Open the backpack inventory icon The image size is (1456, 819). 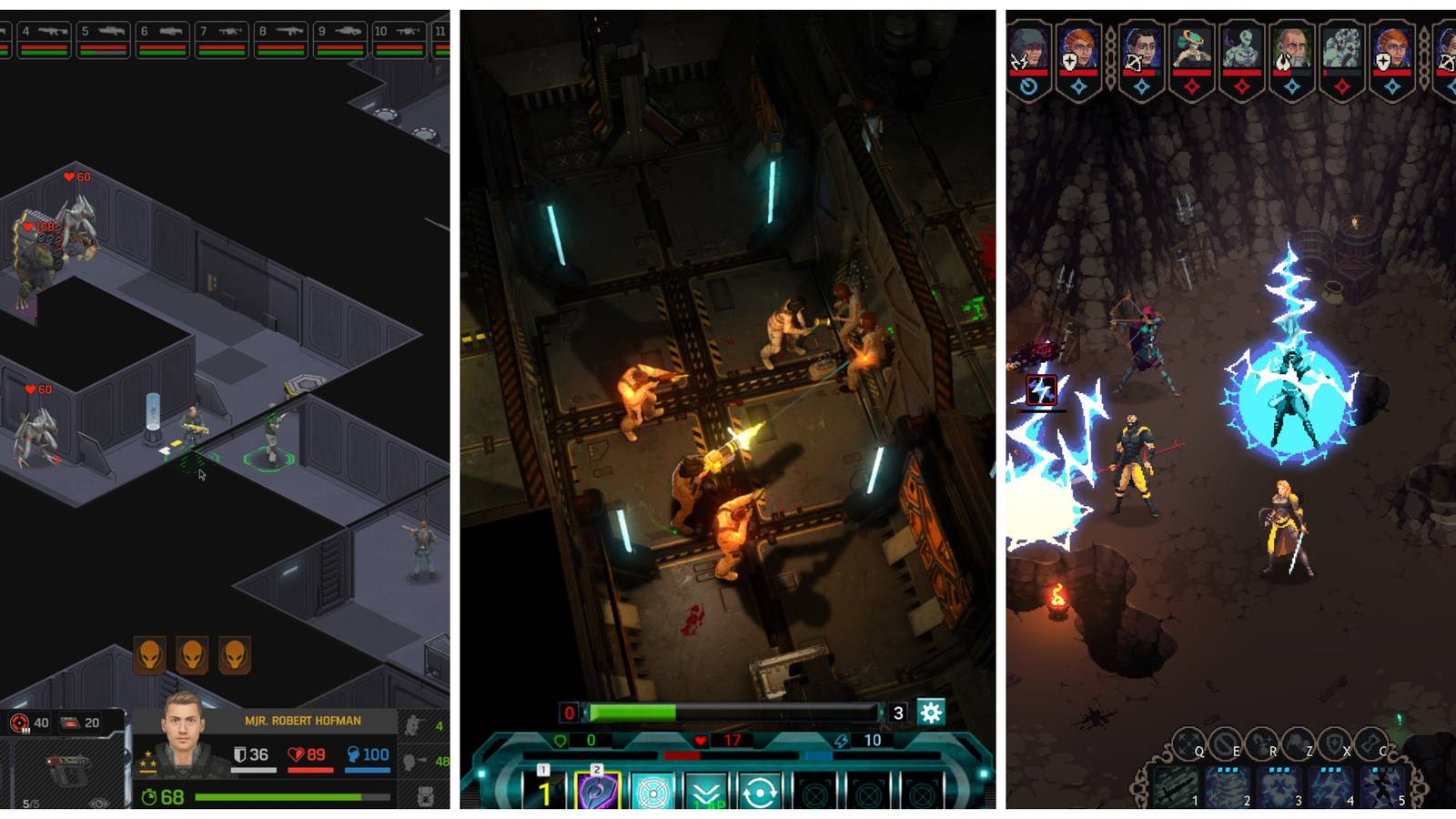(x=424, y=797)
